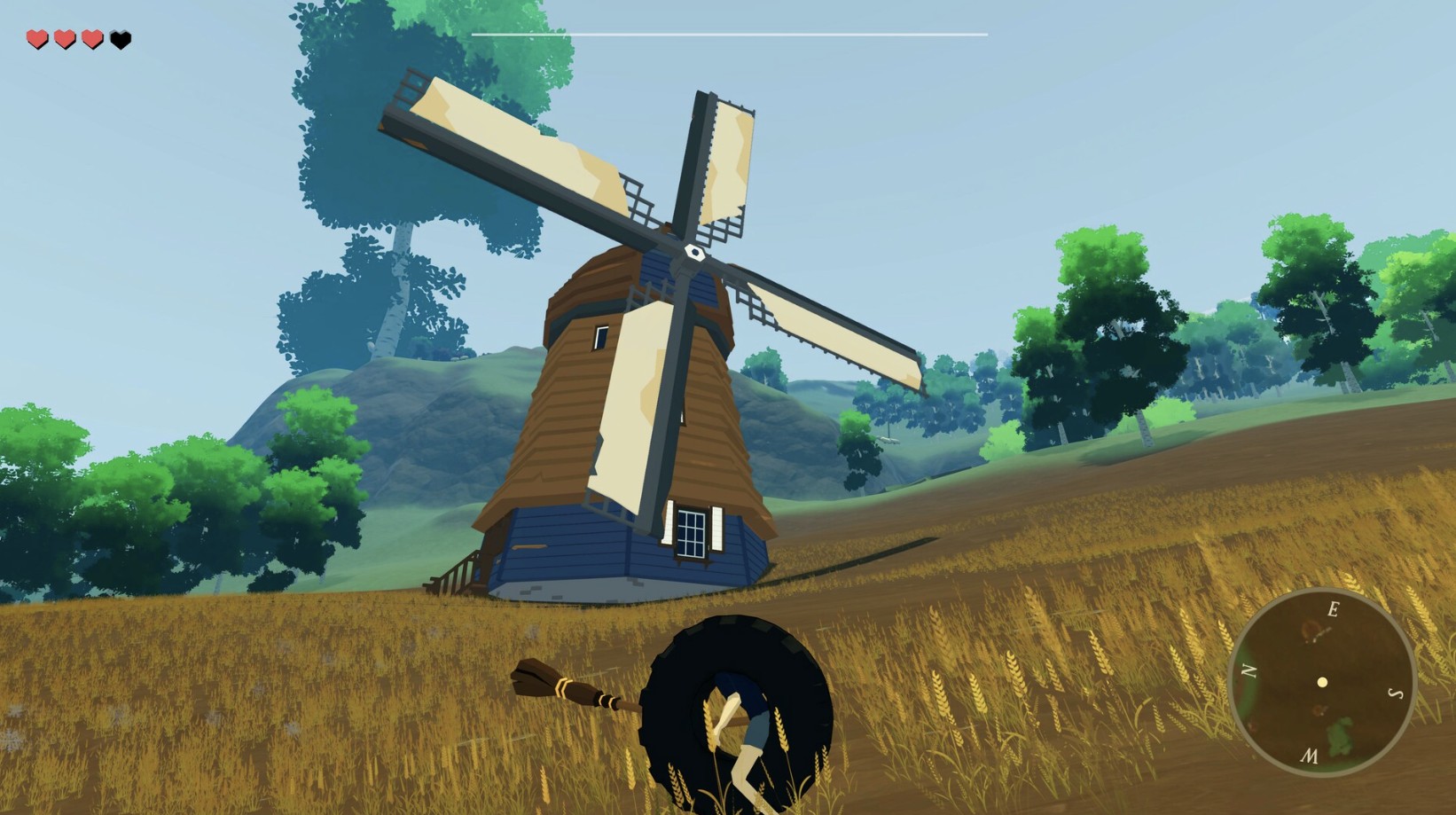Click the S marker on the compass minimap
This screenshot has width=1456, height=815.
point(1395,693)
